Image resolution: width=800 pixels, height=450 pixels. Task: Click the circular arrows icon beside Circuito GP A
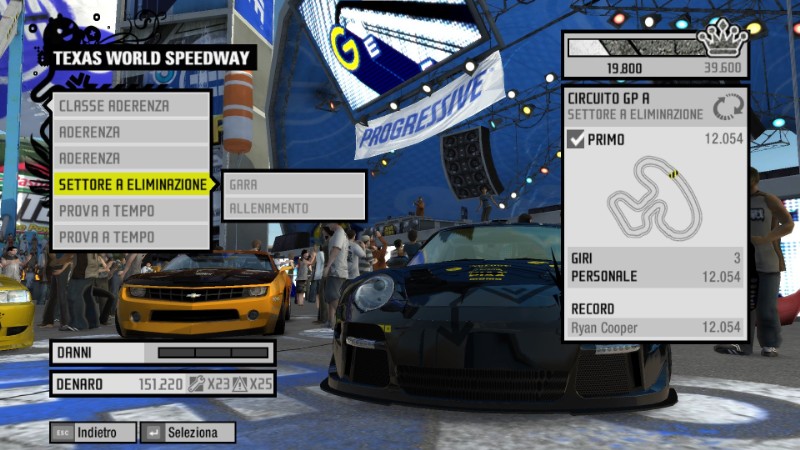pos(728,107)
